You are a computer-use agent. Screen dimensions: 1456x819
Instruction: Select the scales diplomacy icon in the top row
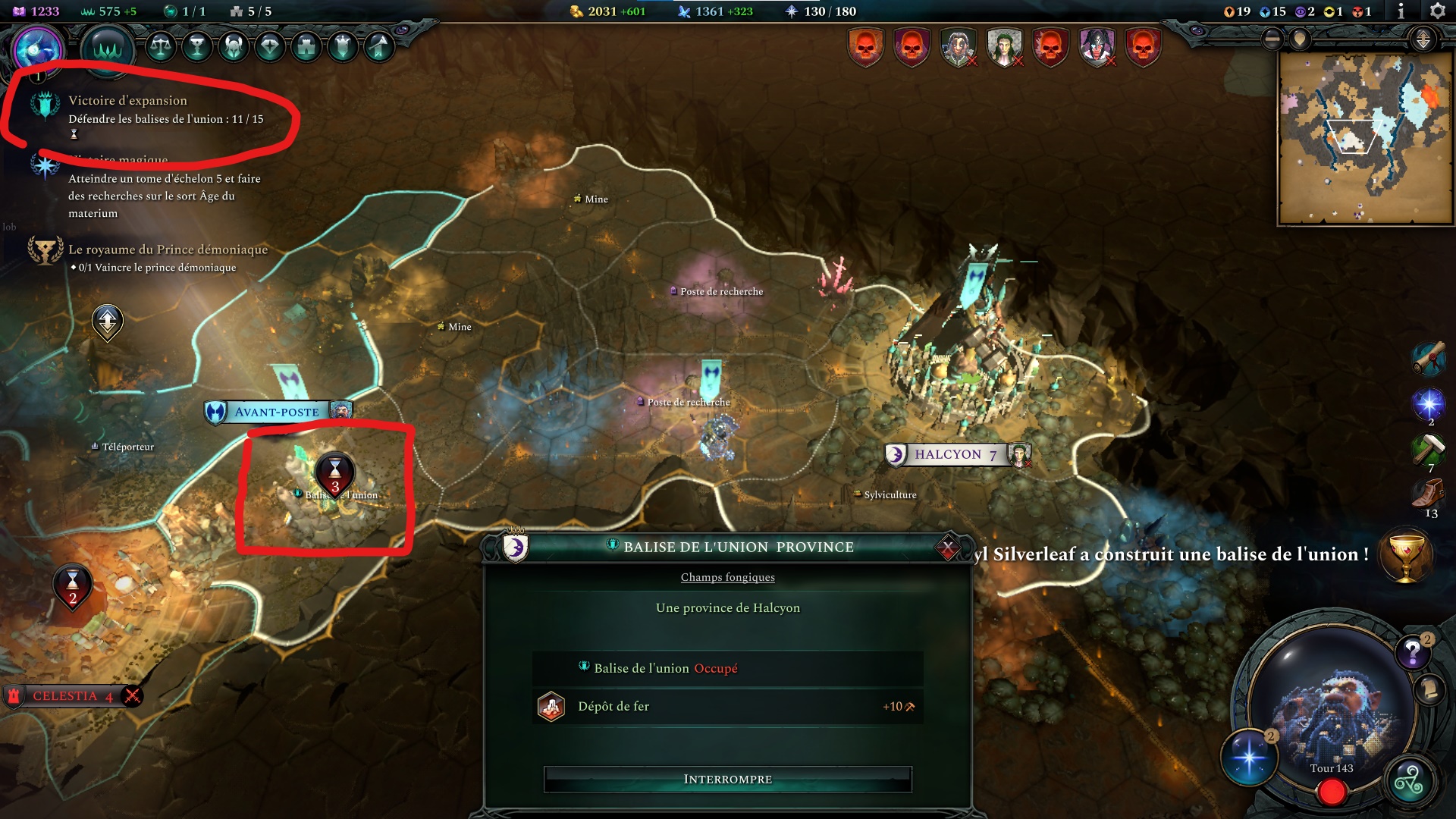pyautogui.click(x=161, y=49)
